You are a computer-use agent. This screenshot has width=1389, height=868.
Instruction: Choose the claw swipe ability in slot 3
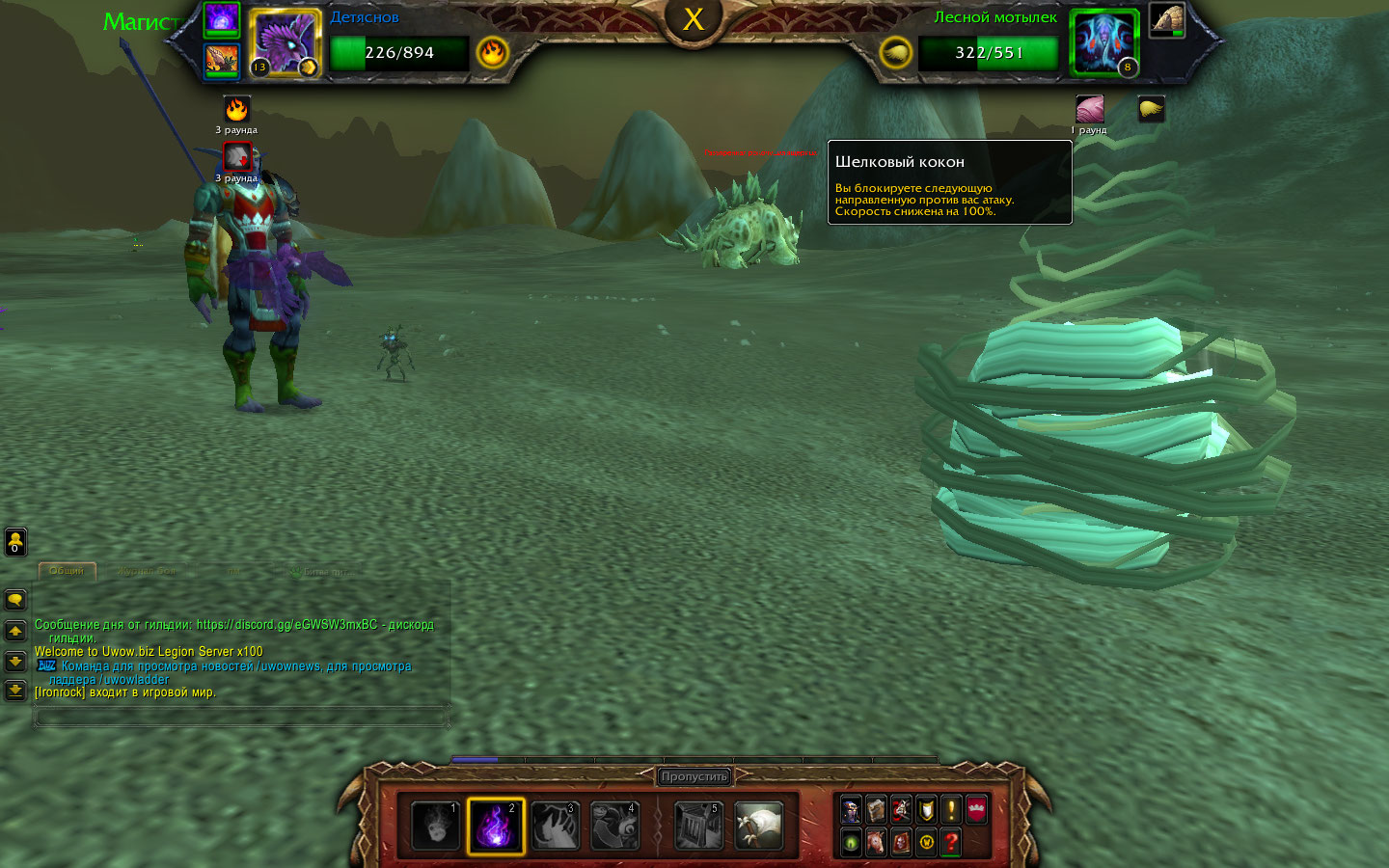point(556,827)
